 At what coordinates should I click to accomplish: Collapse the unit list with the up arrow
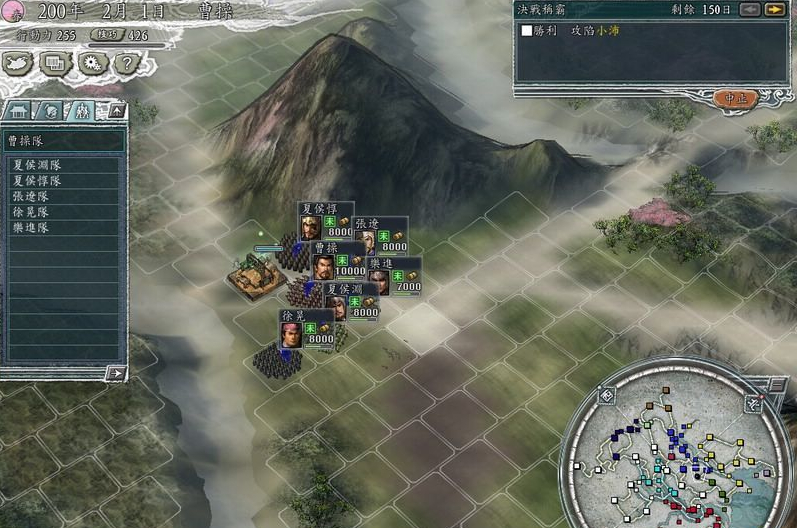click(116, 110)
